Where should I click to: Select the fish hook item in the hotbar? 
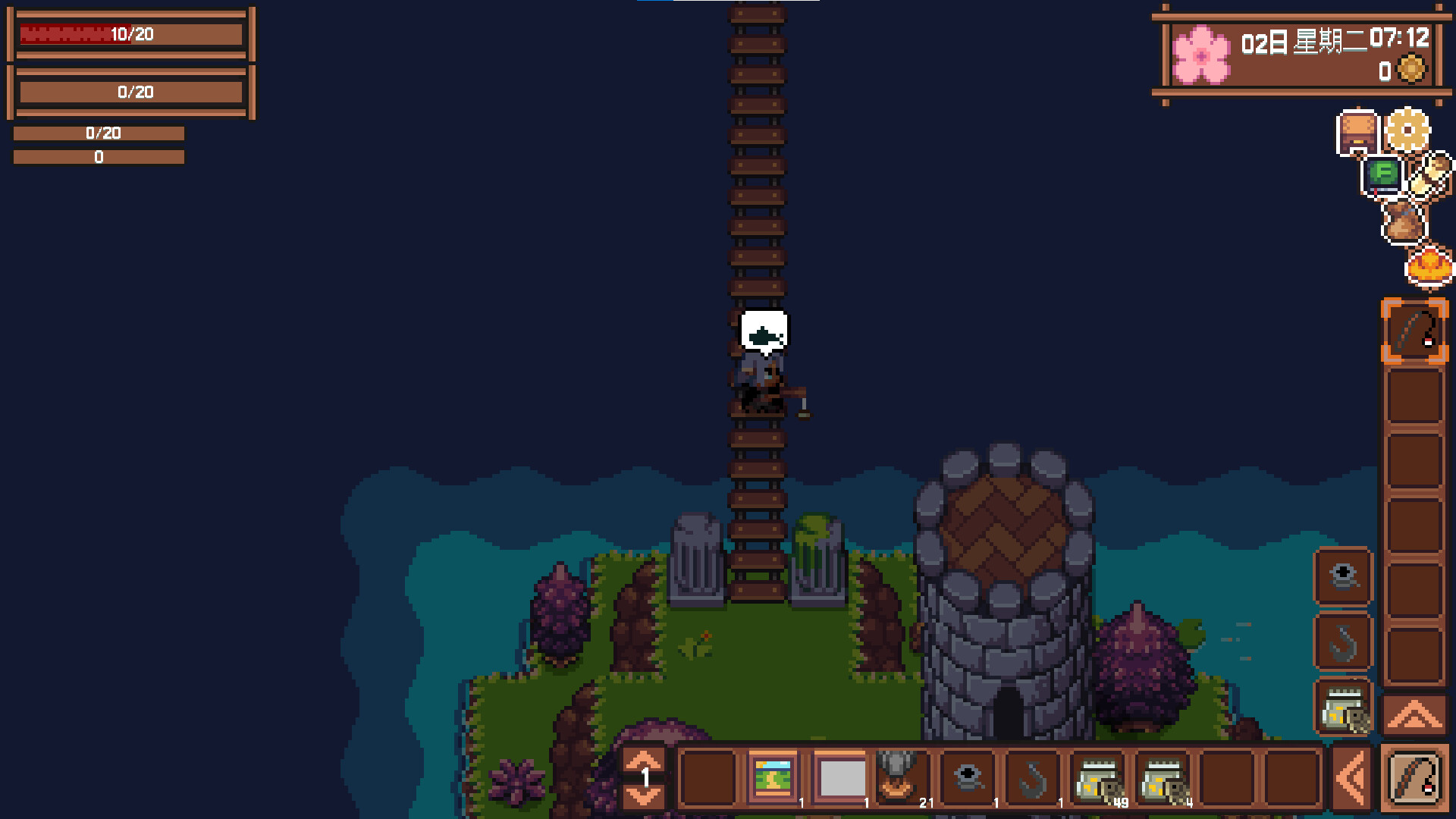[1031, 775]
